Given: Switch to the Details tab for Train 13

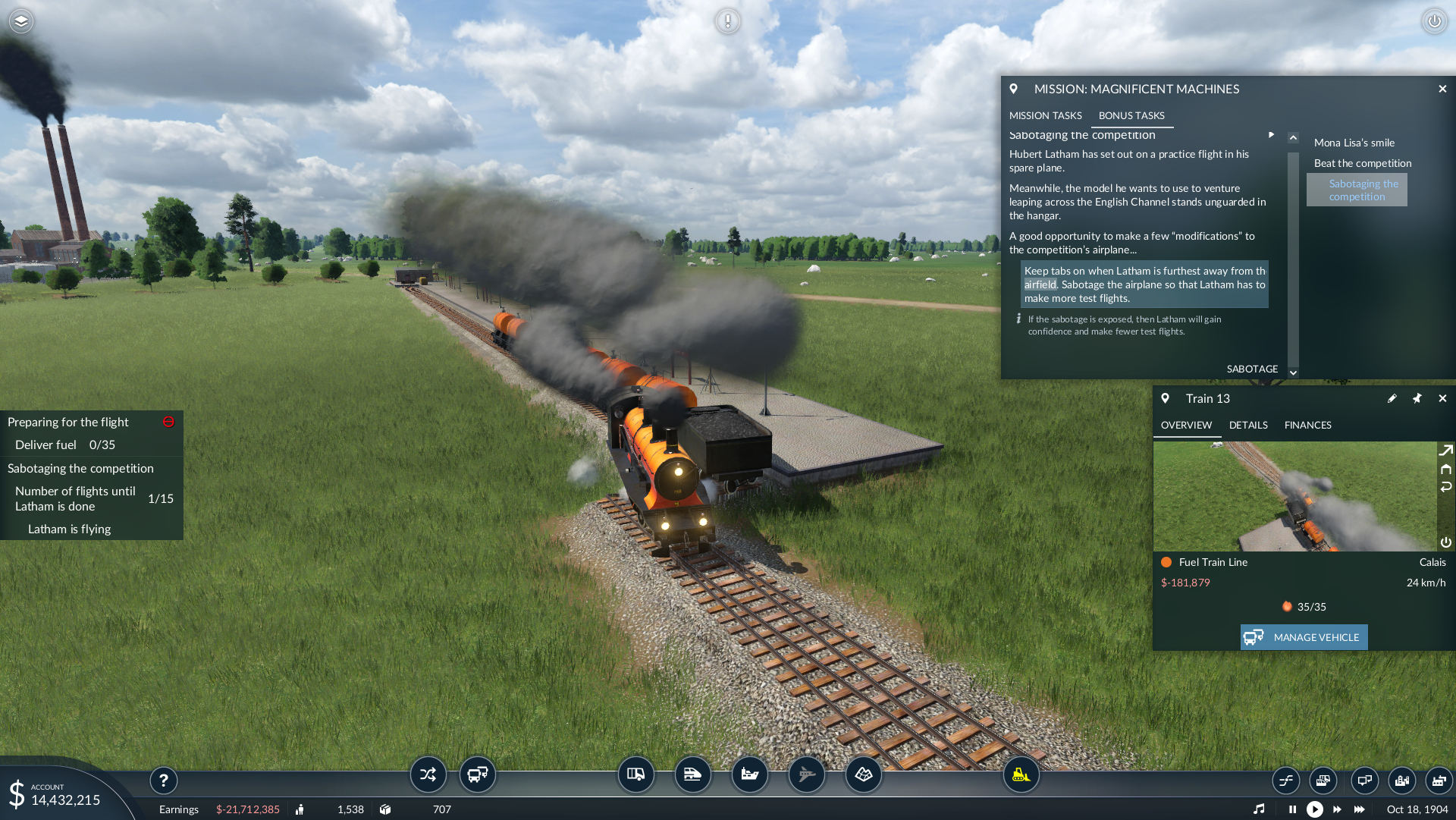Looking at the screenshot, I should tap(1248, 425).
